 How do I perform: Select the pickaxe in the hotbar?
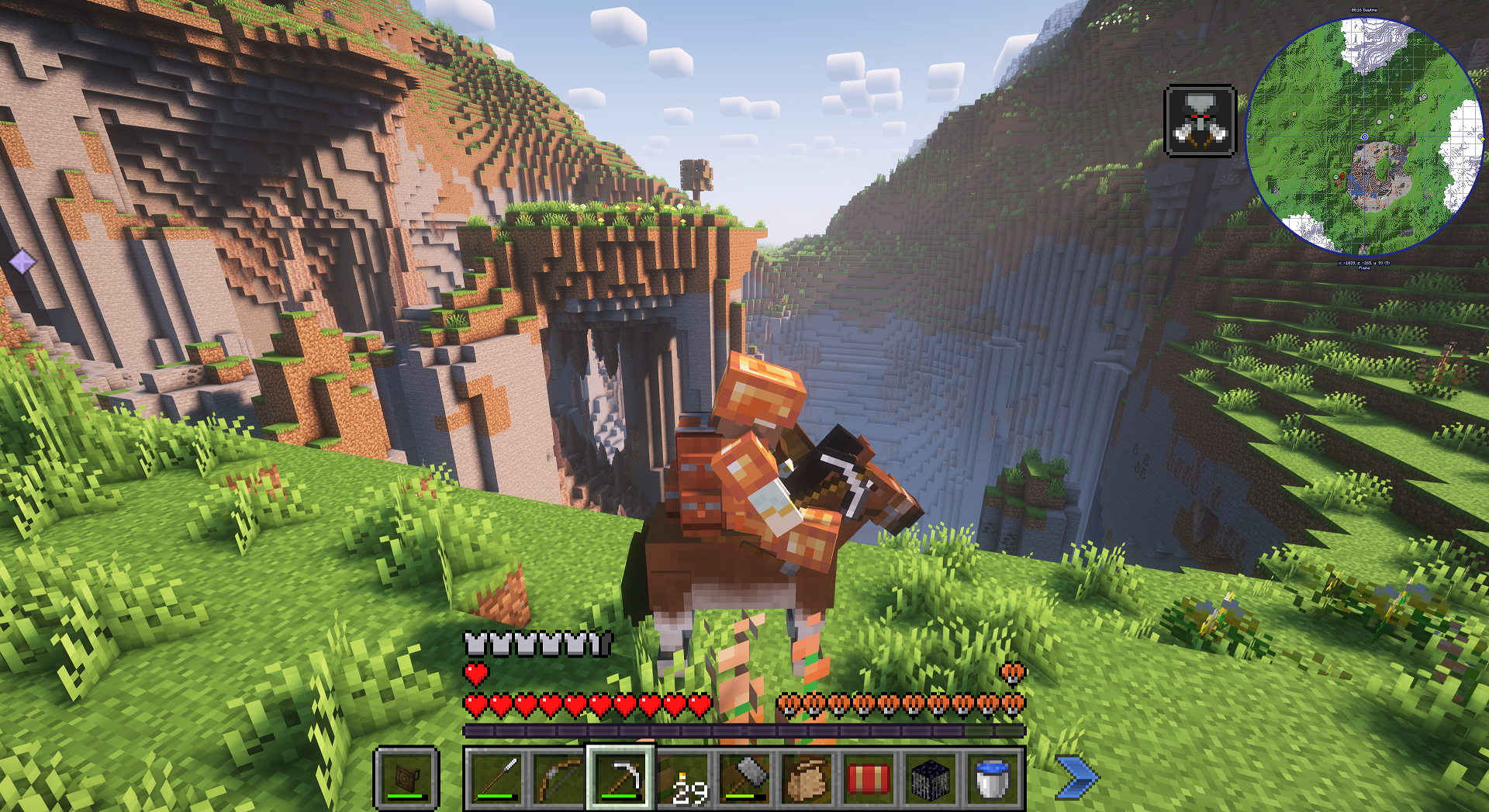tap(620, 779)
